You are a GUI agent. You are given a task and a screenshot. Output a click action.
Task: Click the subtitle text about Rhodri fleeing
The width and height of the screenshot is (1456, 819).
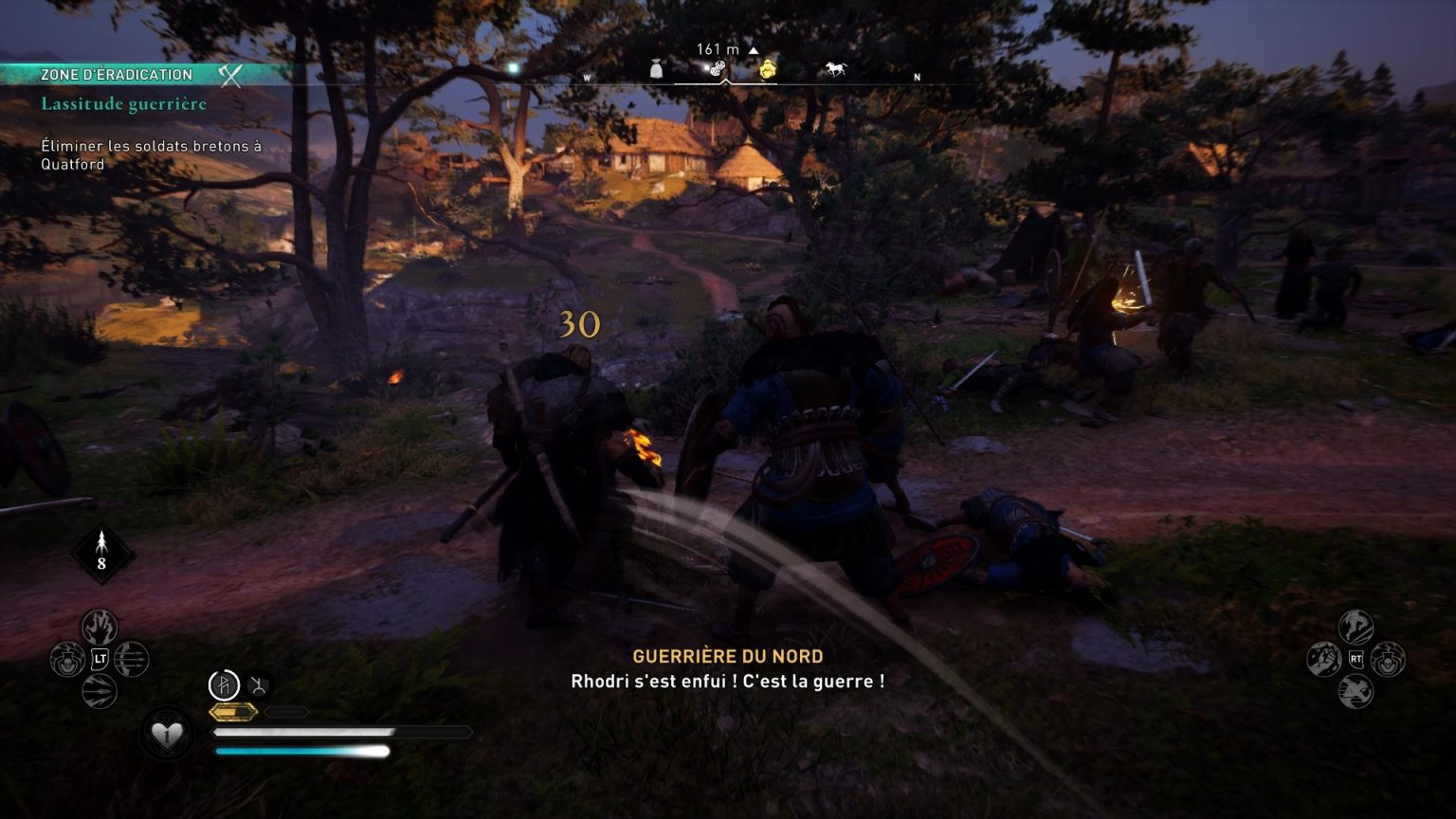[x=727, y=681]
